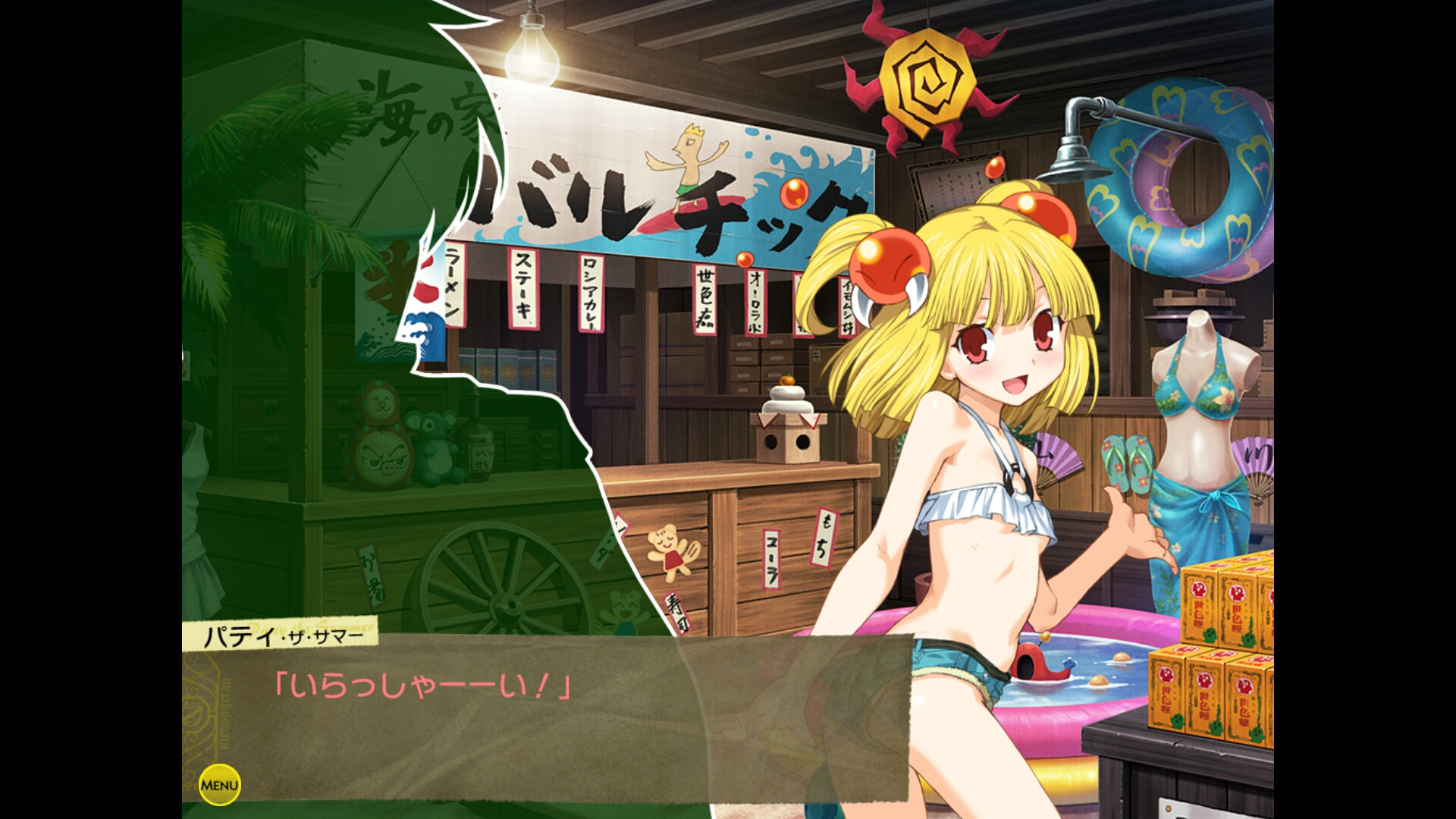This screenshot has width=1456, height=819.
Task: Open the yellow MENU button
Action: (x=219, y=785)
